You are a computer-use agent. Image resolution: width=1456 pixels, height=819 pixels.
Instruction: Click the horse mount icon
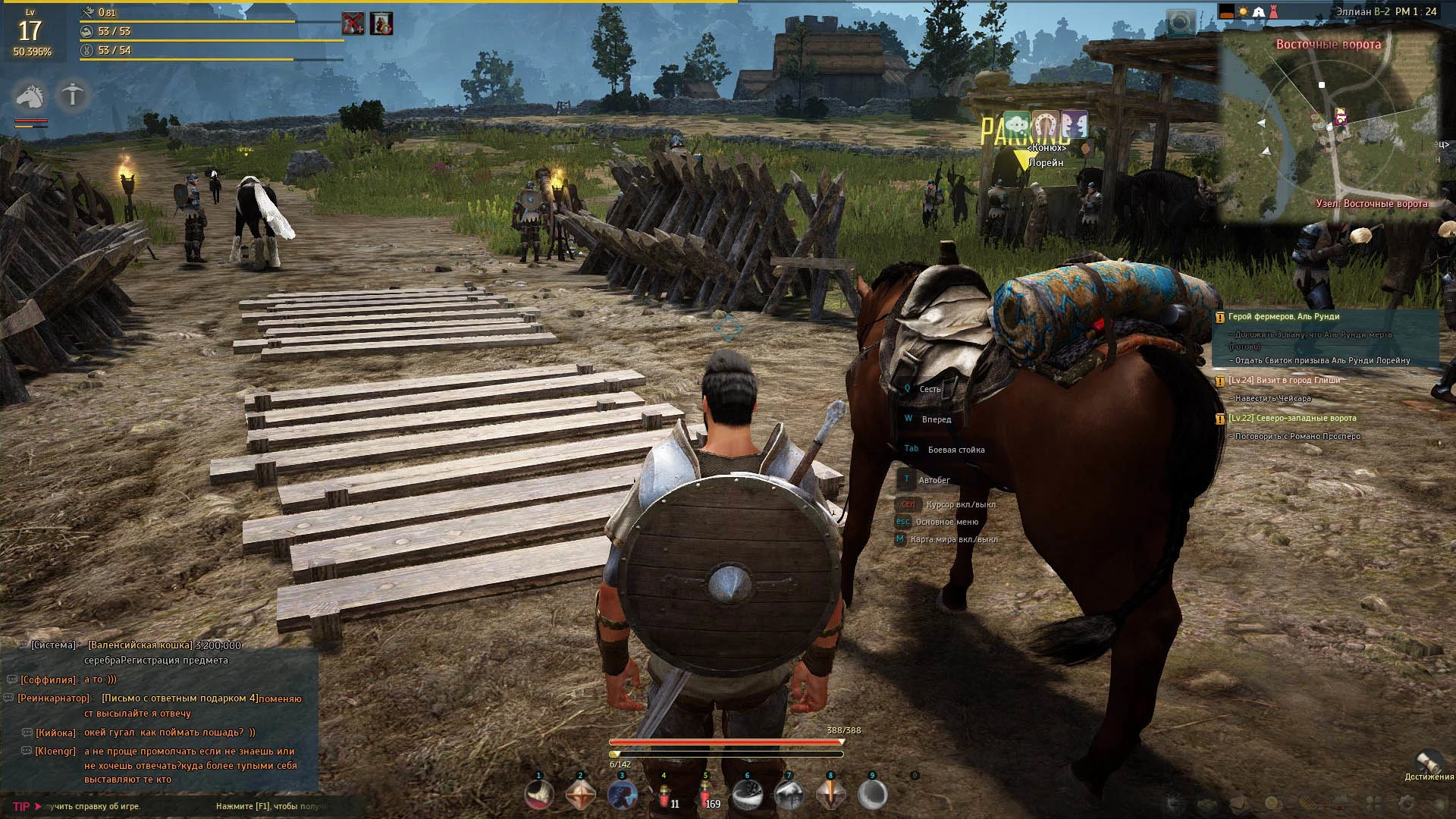click(29, 96)
